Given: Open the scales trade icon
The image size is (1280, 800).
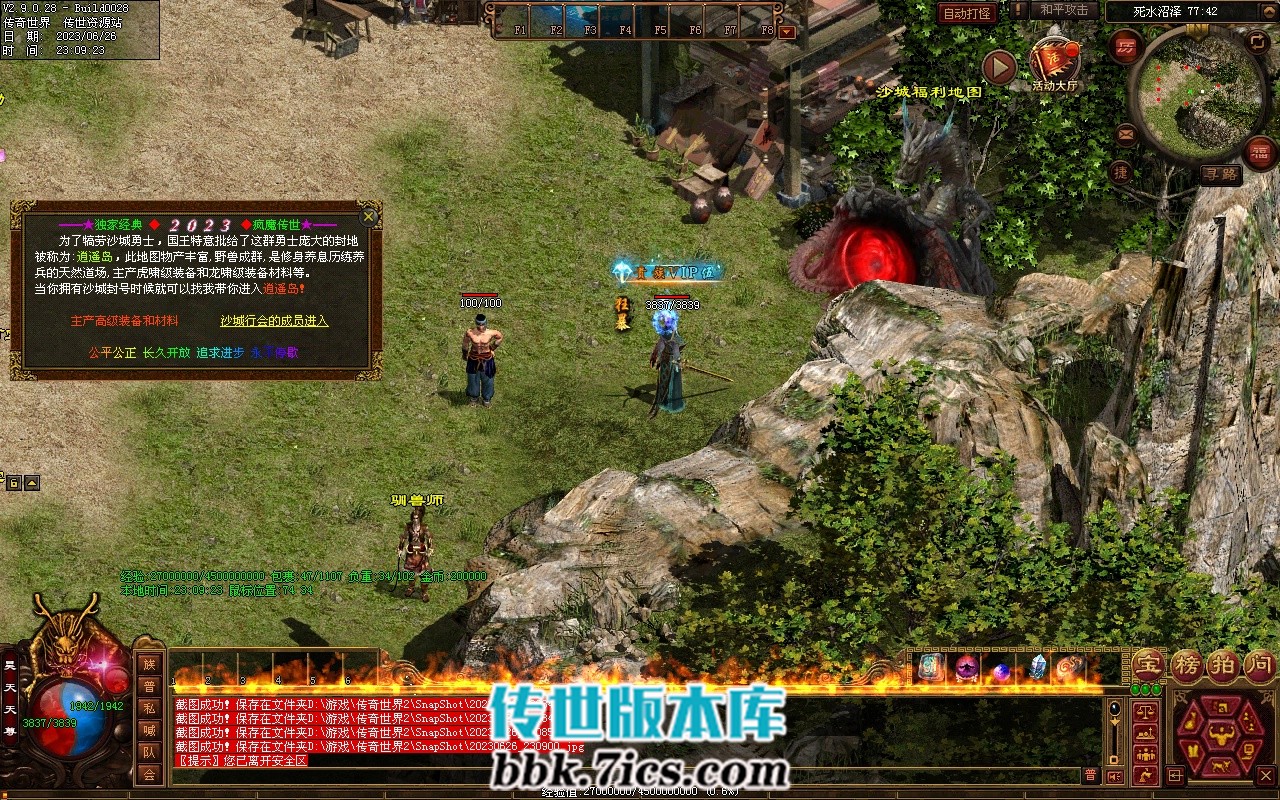Looking at the screenshot, I should (1145, 712).
